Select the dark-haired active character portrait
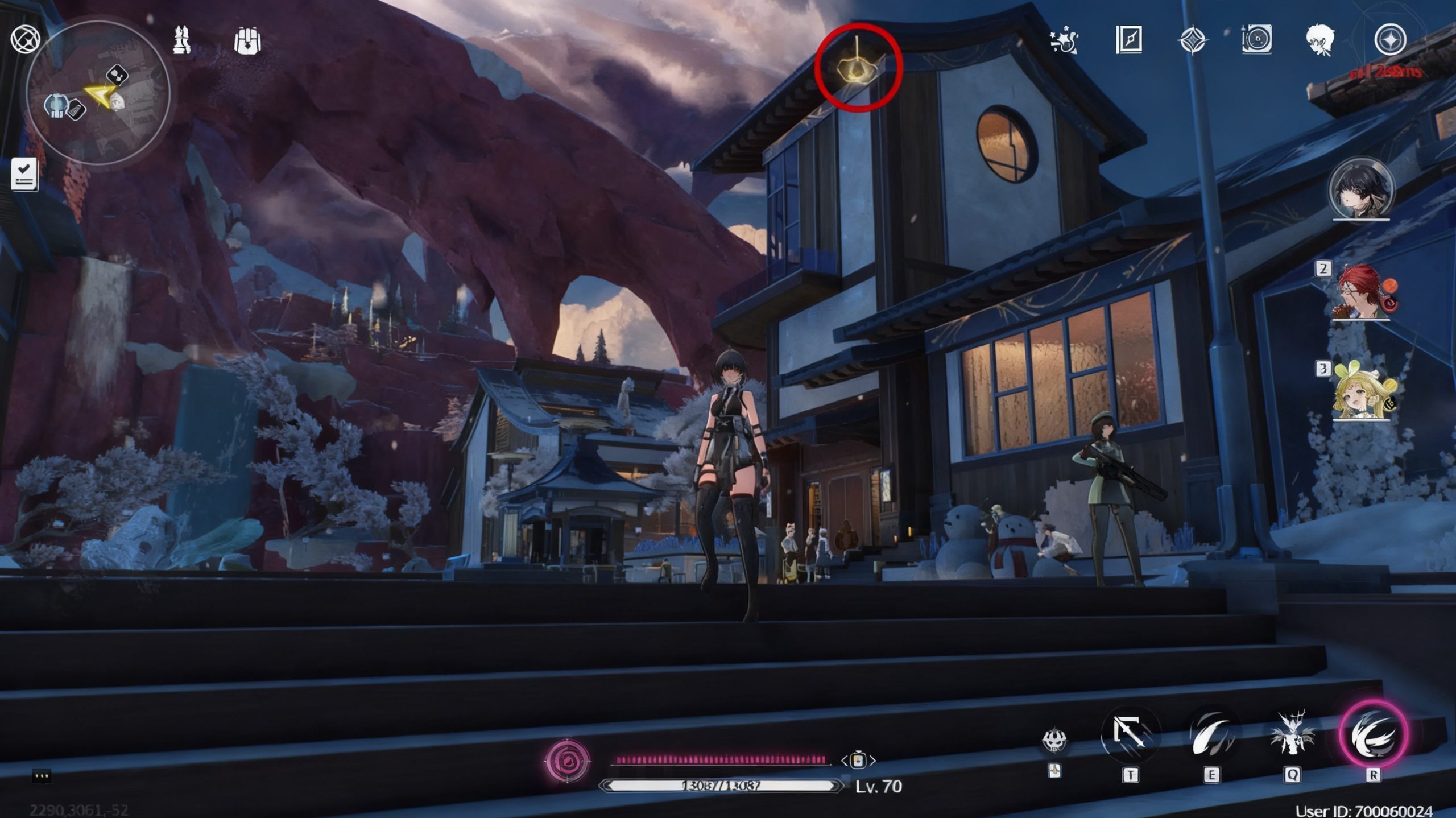Screen dimensions: 1456x818 click(x=1361, y=190)
